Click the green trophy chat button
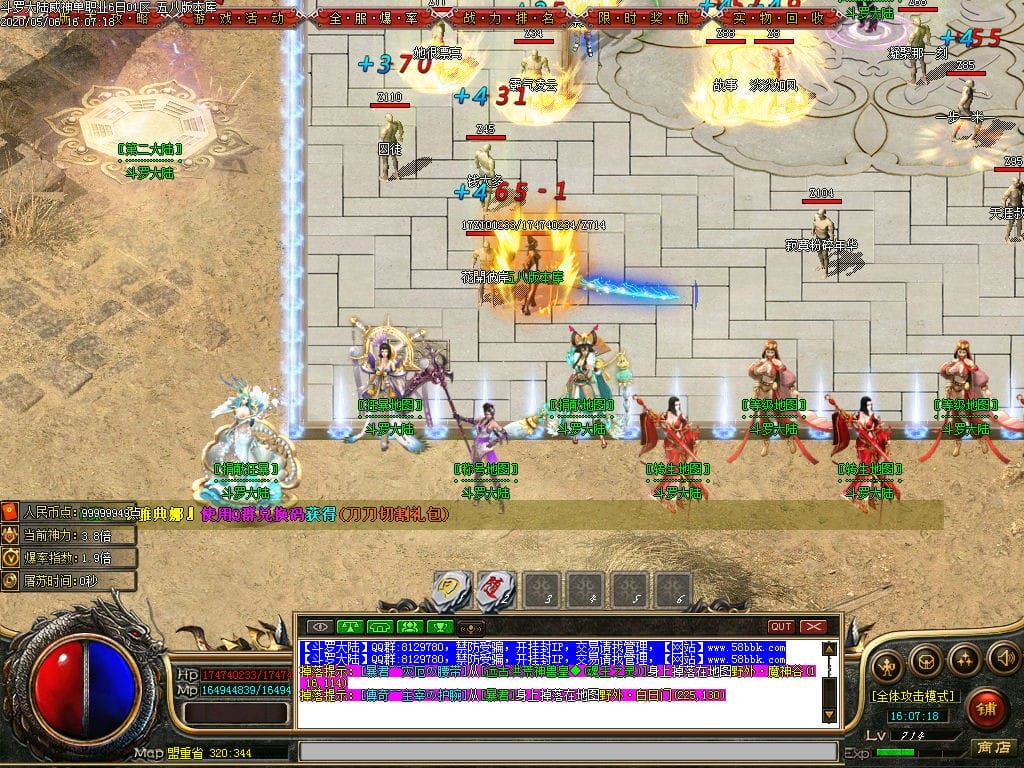This screenshot has width=1024, height=768. 439,627
